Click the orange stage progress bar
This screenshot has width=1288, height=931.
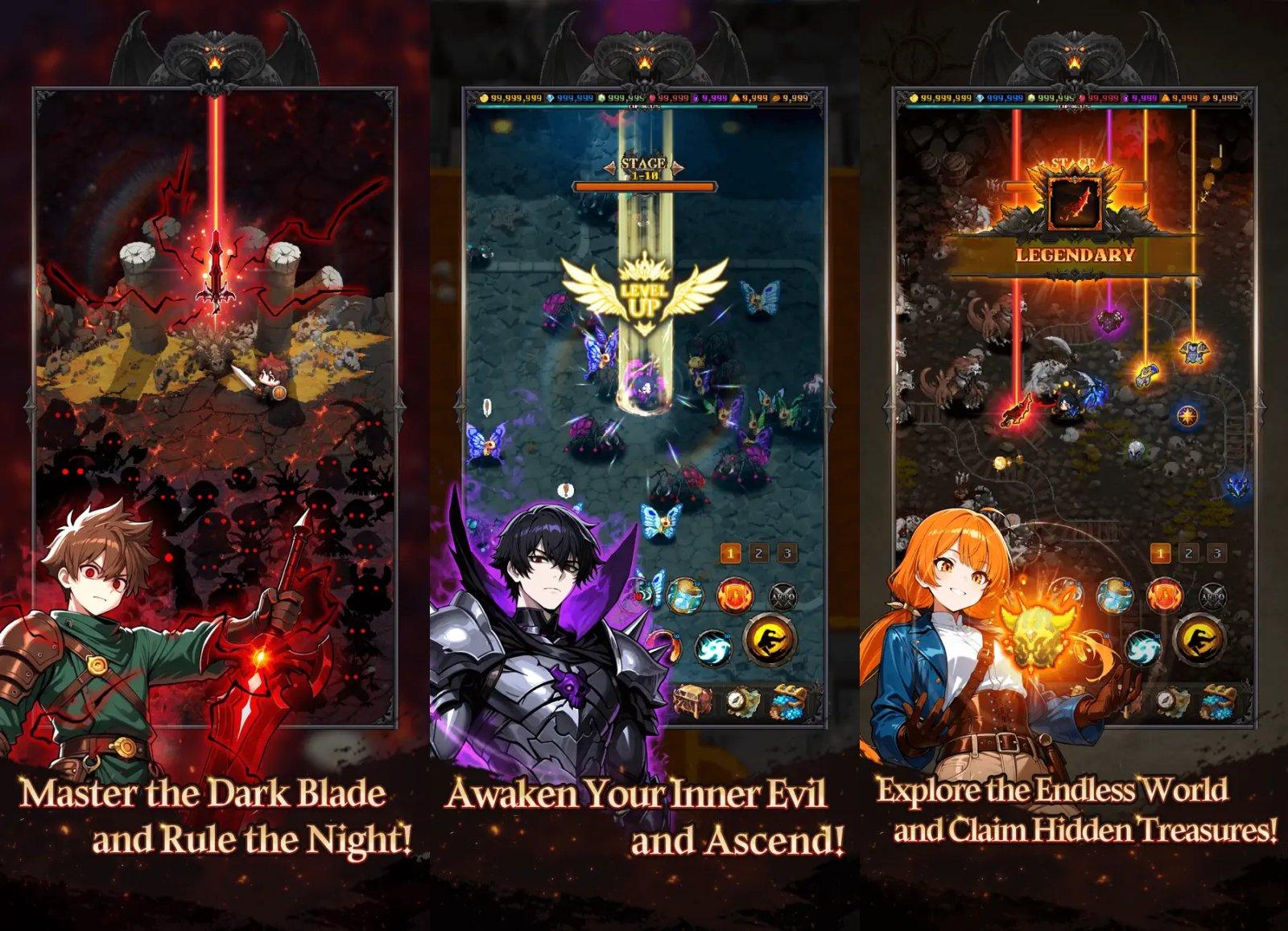[644, 187]
